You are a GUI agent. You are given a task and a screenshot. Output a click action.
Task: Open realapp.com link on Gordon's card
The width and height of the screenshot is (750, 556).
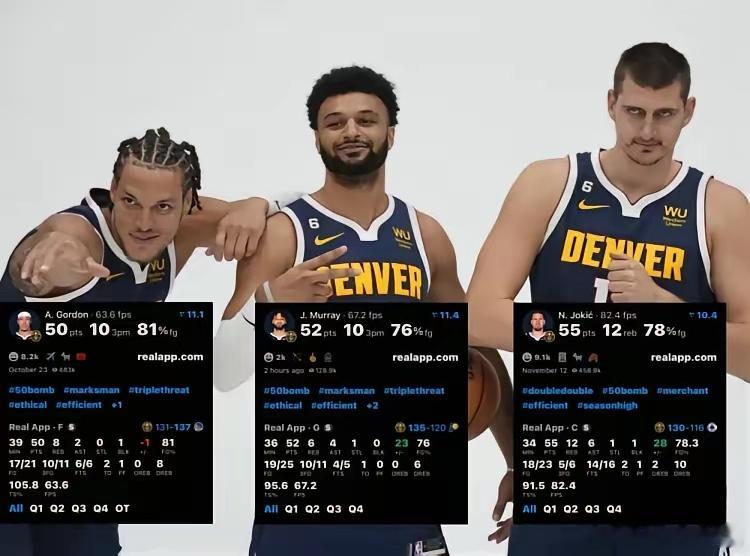[x=170, y=356]
